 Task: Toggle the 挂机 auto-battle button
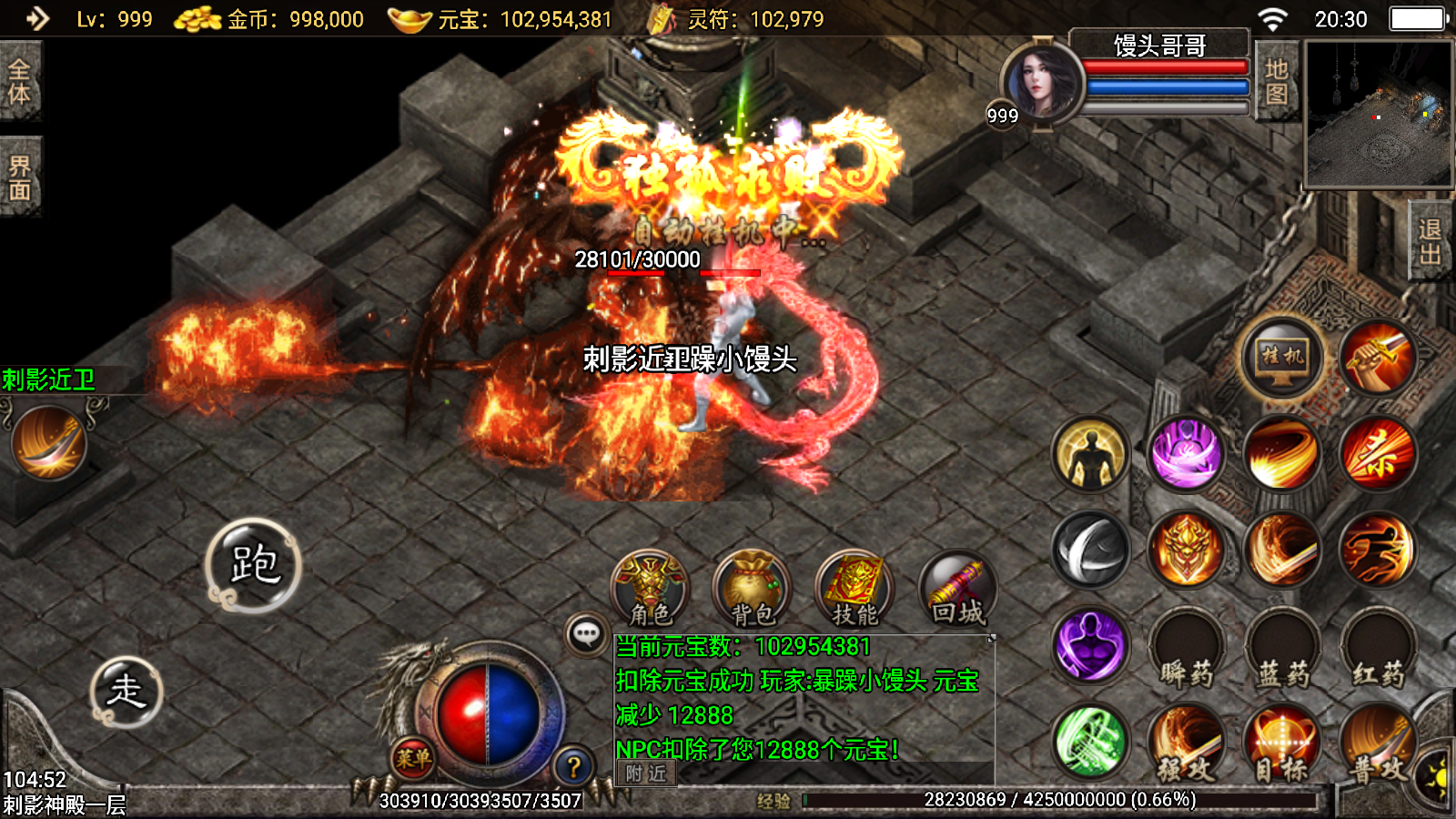pyautogui.click(x=1282, y=358)
